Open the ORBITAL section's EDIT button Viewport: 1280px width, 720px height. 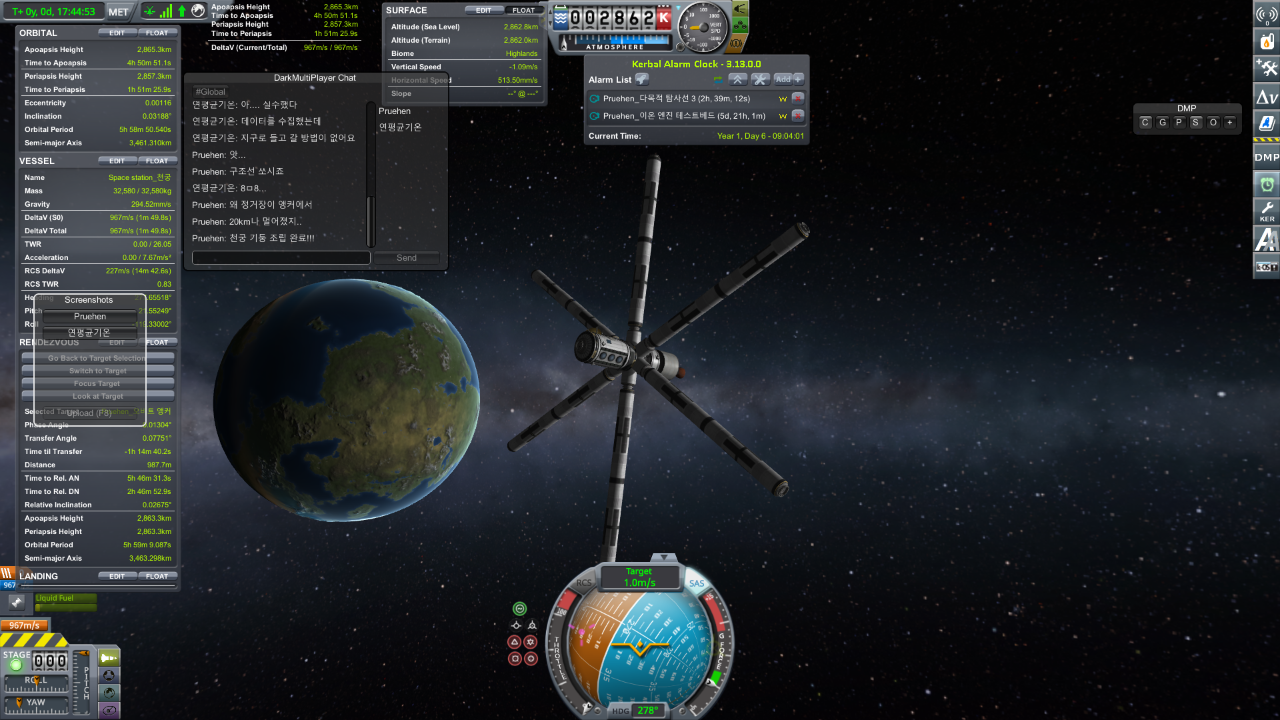click(117, 33)
